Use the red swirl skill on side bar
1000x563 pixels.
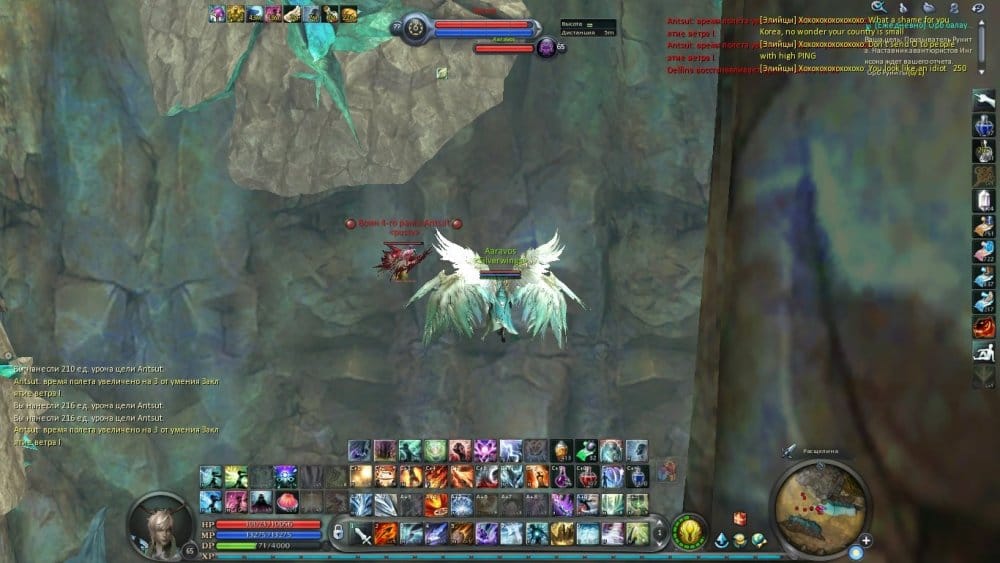[x=983, y=326]
